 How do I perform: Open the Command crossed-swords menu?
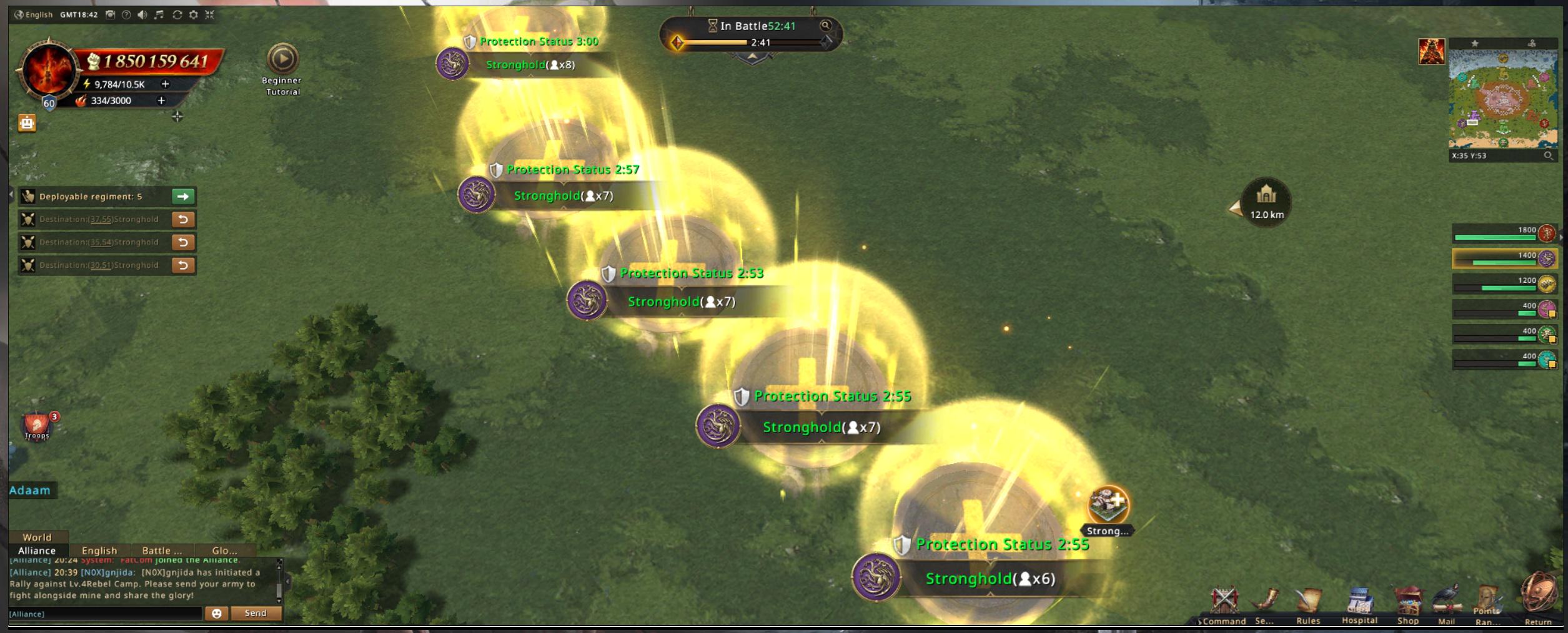pos(1224,604)
